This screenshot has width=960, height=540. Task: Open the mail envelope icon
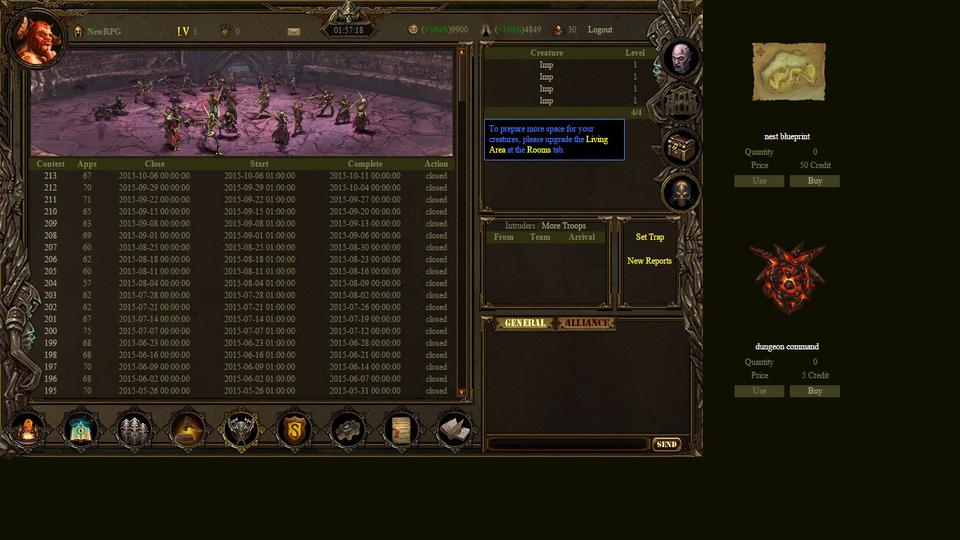[x=293, y=31]
